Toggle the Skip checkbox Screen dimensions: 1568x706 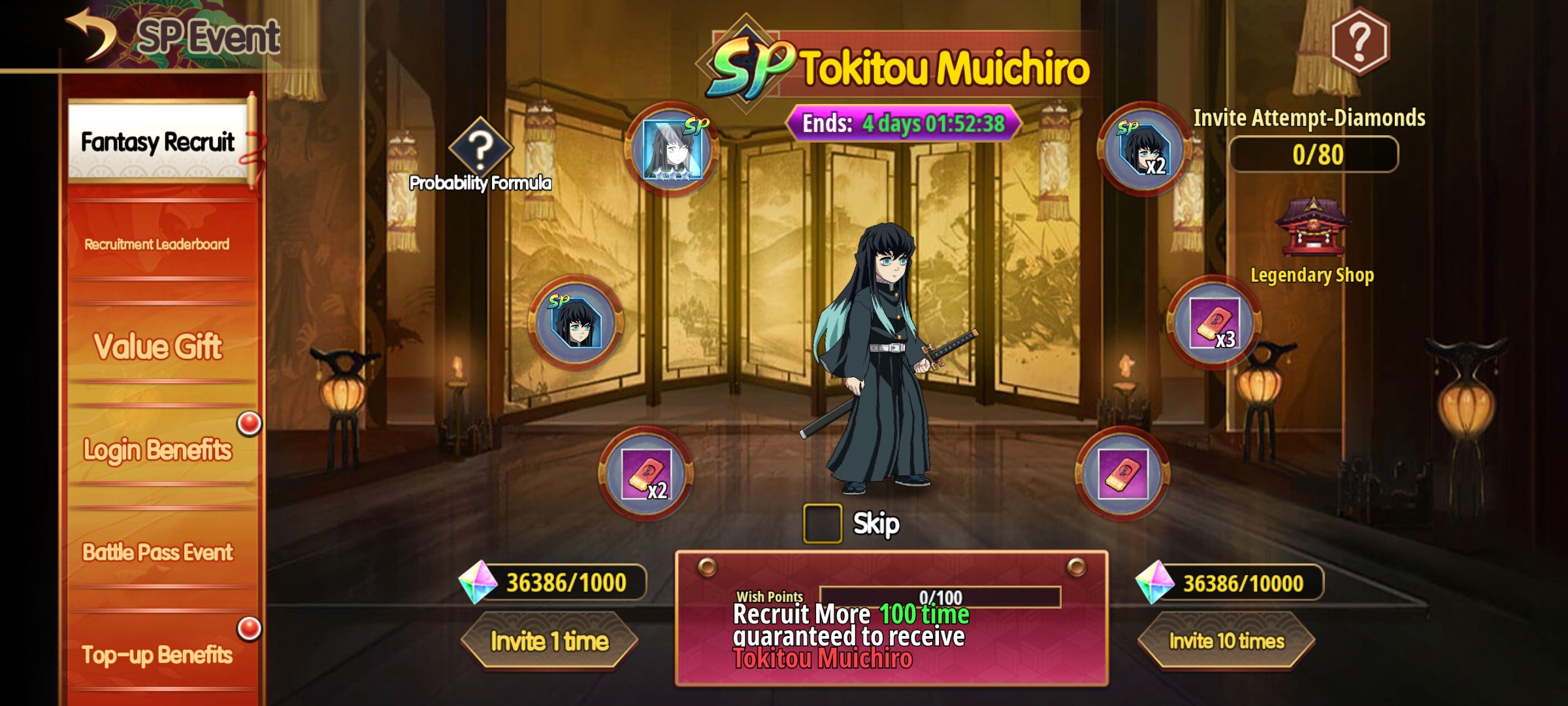tap(822, 524)
